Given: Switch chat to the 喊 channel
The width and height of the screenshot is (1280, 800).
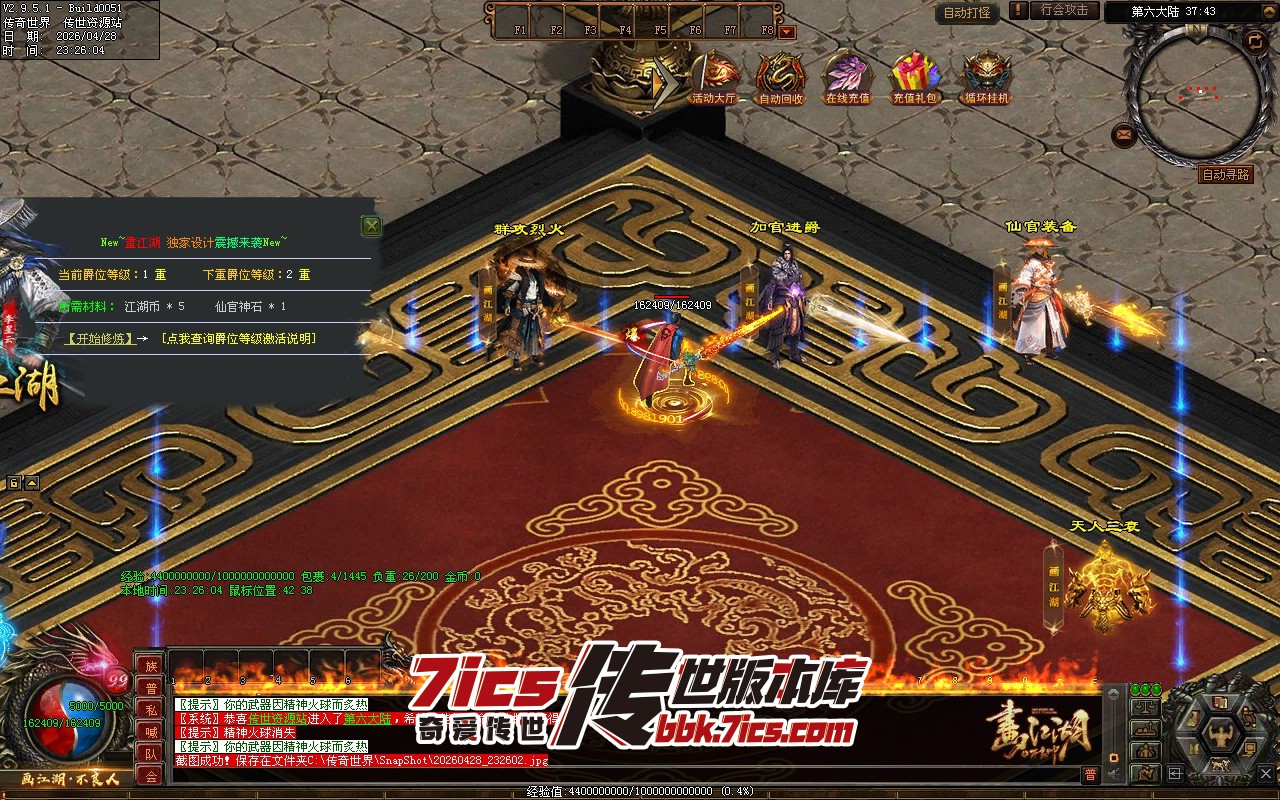Looking at the screenshot, I should click(151, 732).
